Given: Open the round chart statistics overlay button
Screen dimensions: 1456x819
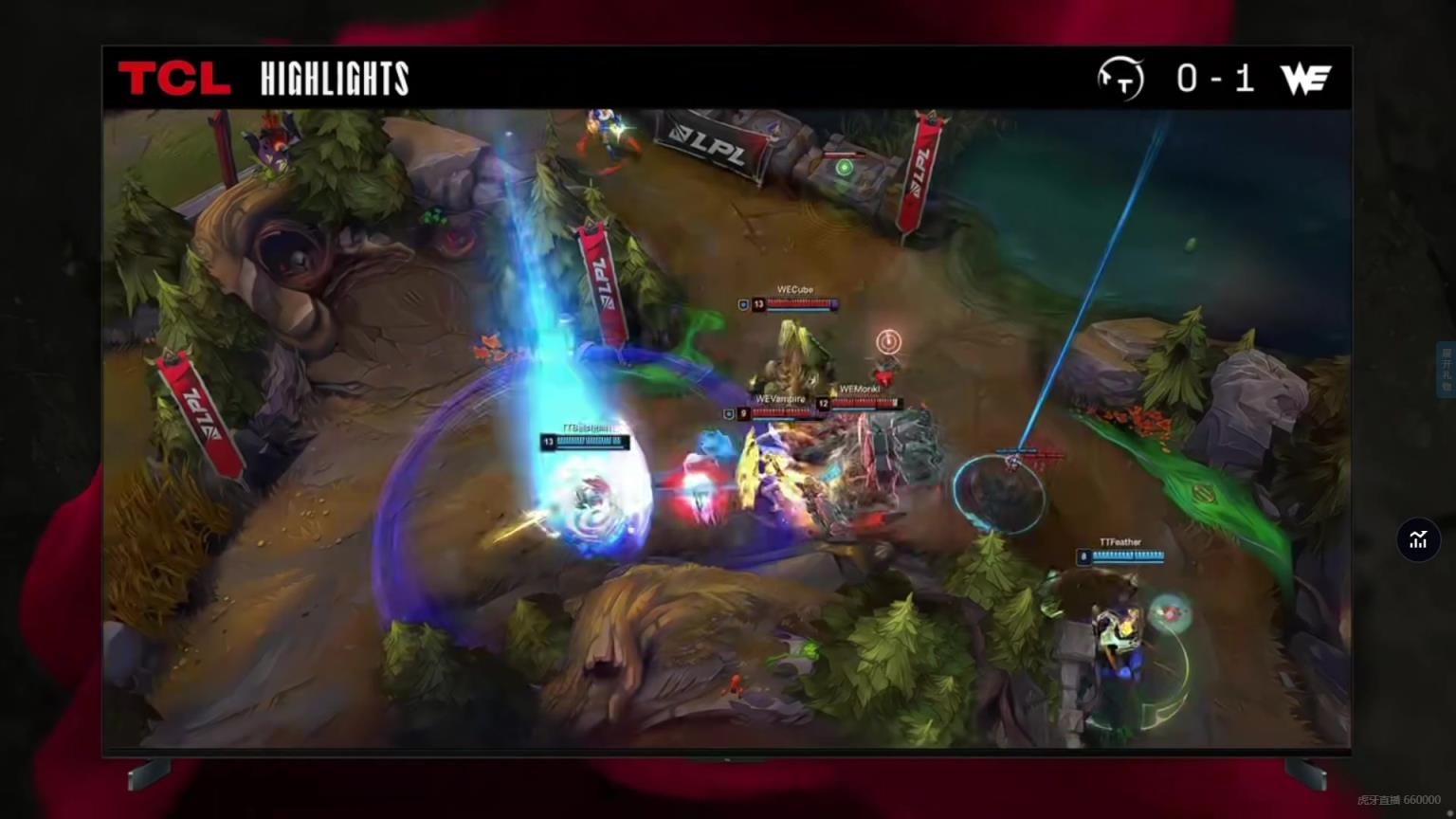Looking at the screenshot, I should [1418, 539].
